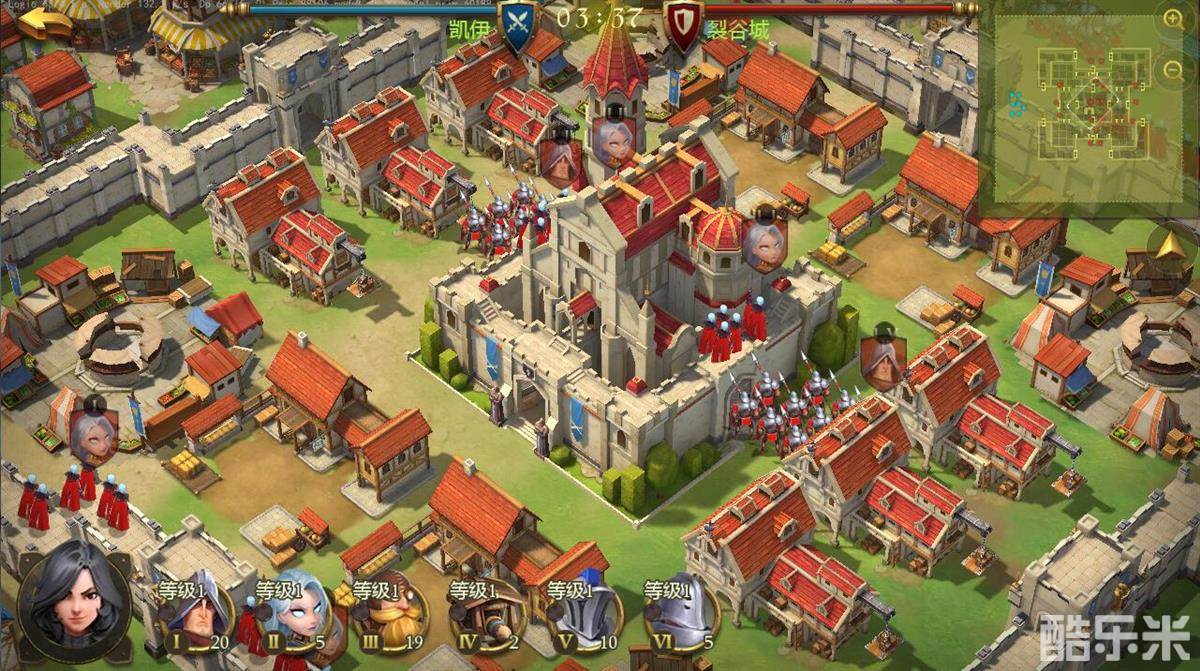1200x671 pixels.
Task: Zoom in with the magnifier plus button
Action: (x=1172, y=17)
